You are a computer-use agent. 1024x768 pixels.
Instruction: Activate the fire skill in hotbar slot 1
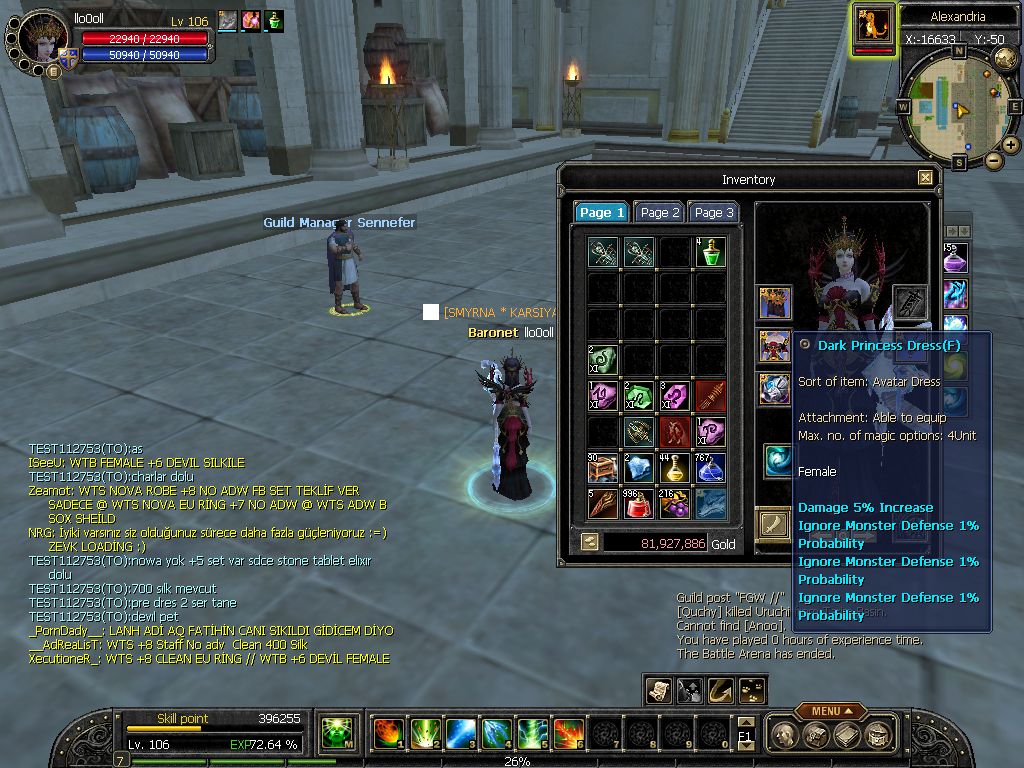tap(388, 734)
